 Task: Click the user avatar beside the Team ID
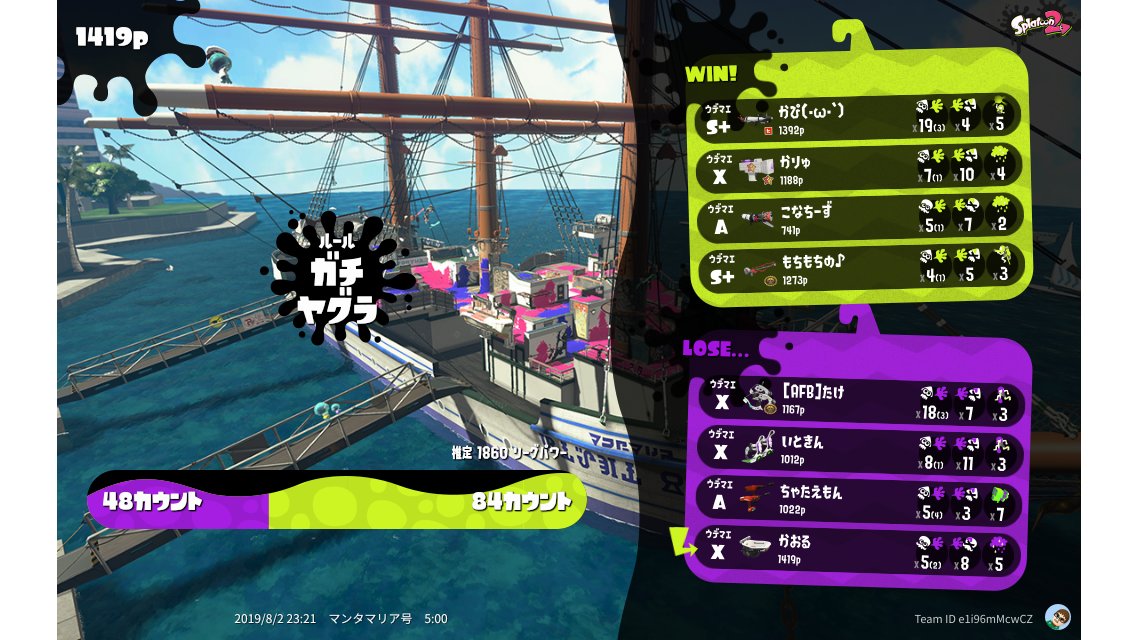point(1057,617)
